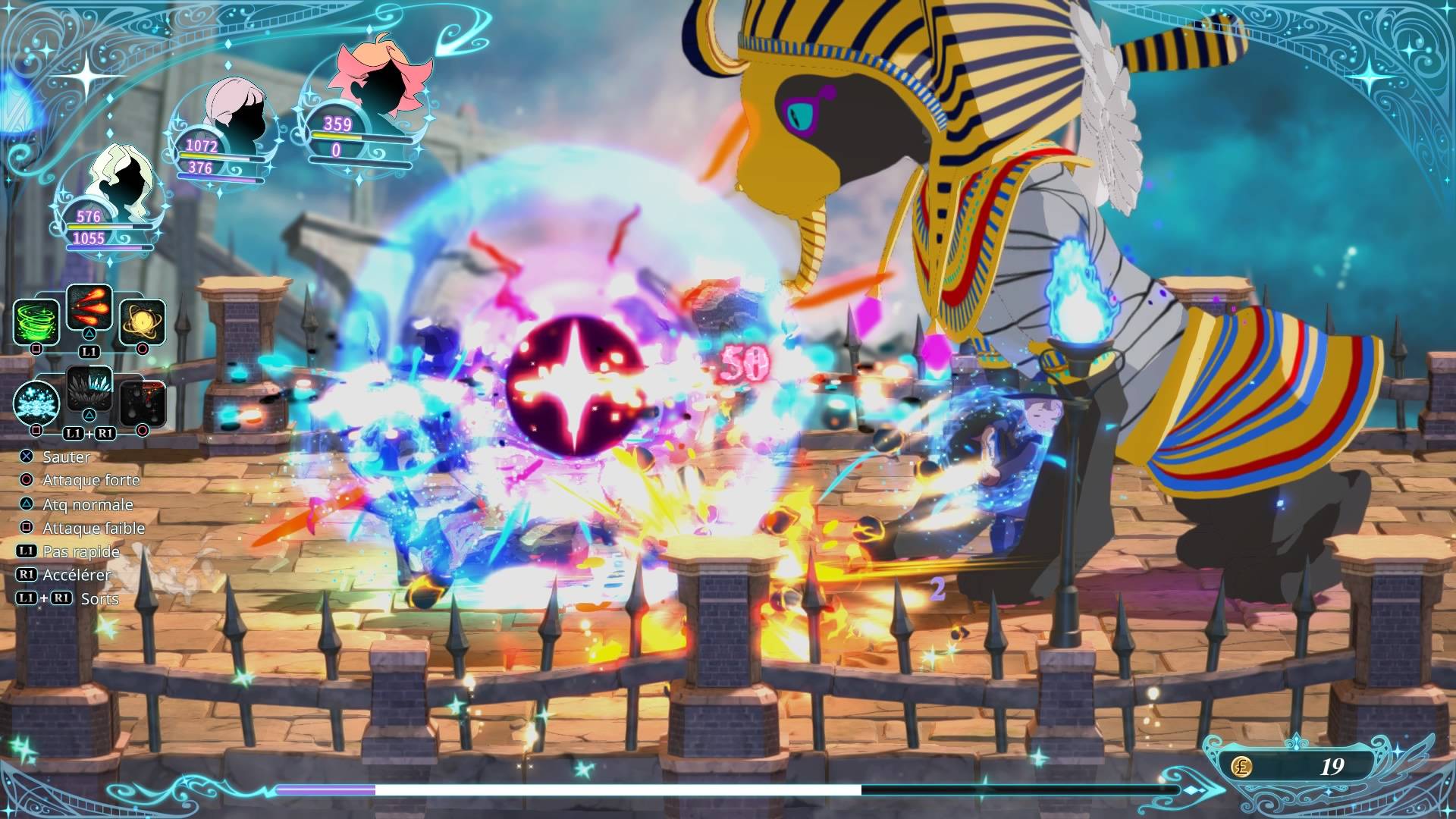Choose the pale pink-haired character portrait
Viewport: 1456px width, 819px height.
click(237, 112)
